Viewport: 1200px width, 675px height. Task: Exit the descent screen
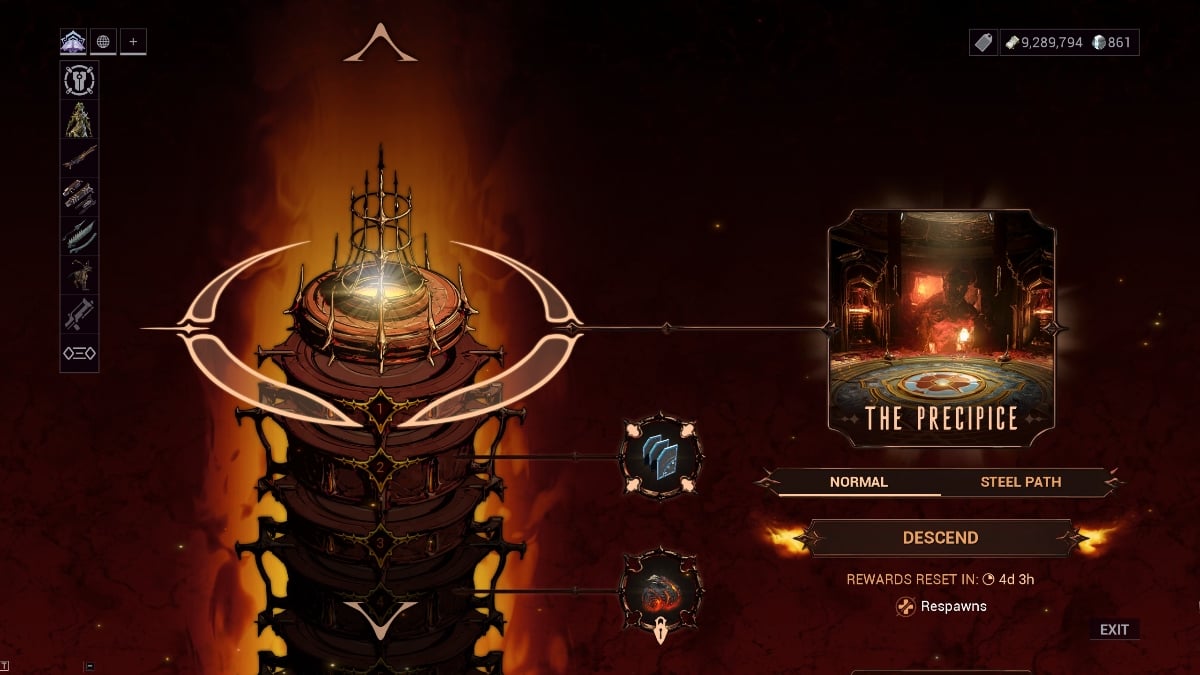tap(1114, 630)
